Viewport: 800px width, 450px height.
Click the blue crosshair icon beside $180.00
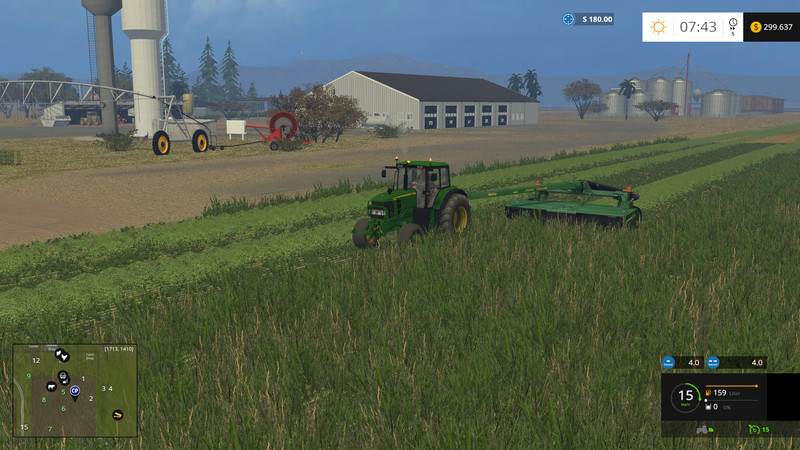pos(569,19)
